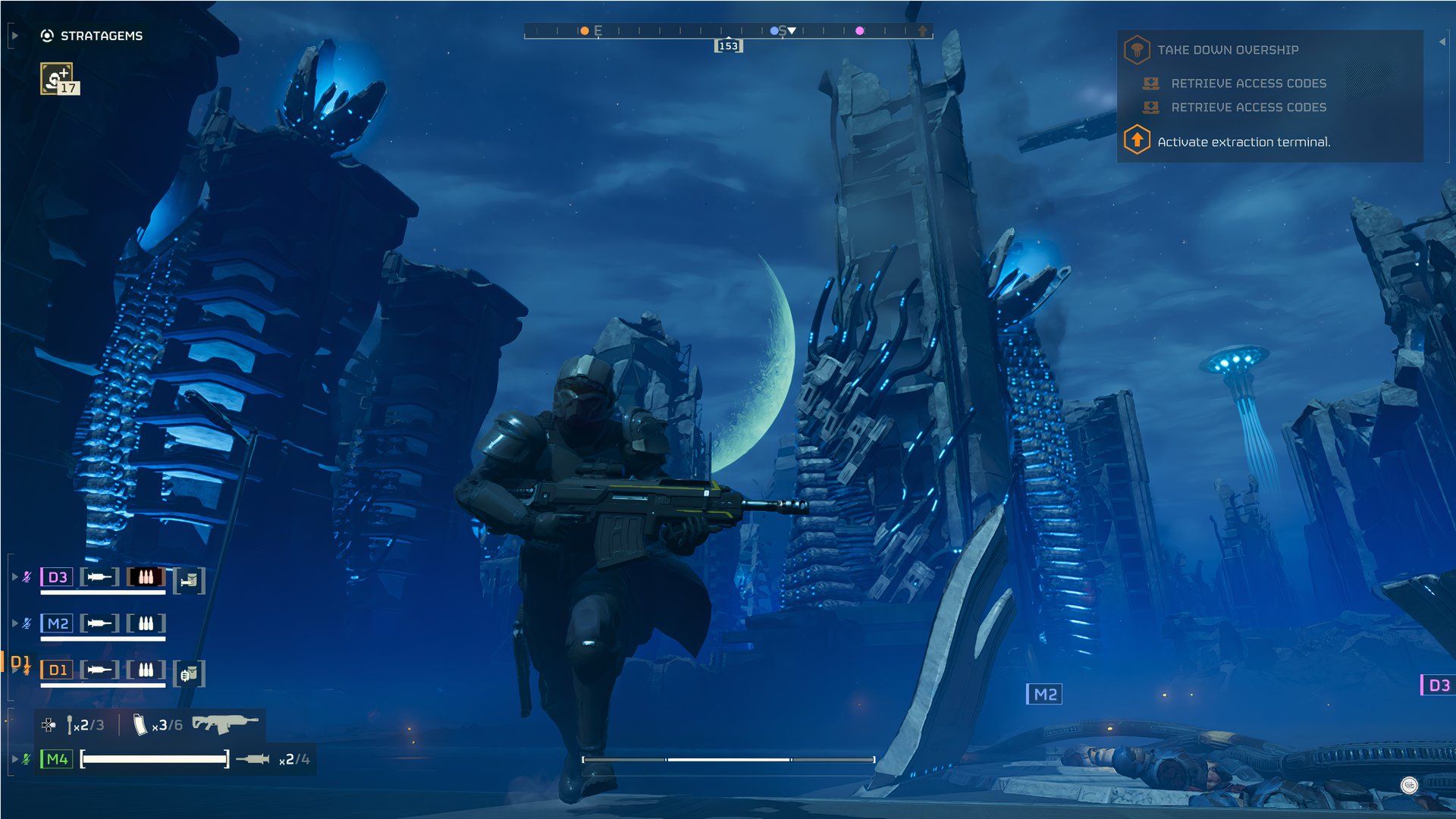
Task: Click the first Retrieve Access Codes terminal icon
Action: pos(1151,83)
